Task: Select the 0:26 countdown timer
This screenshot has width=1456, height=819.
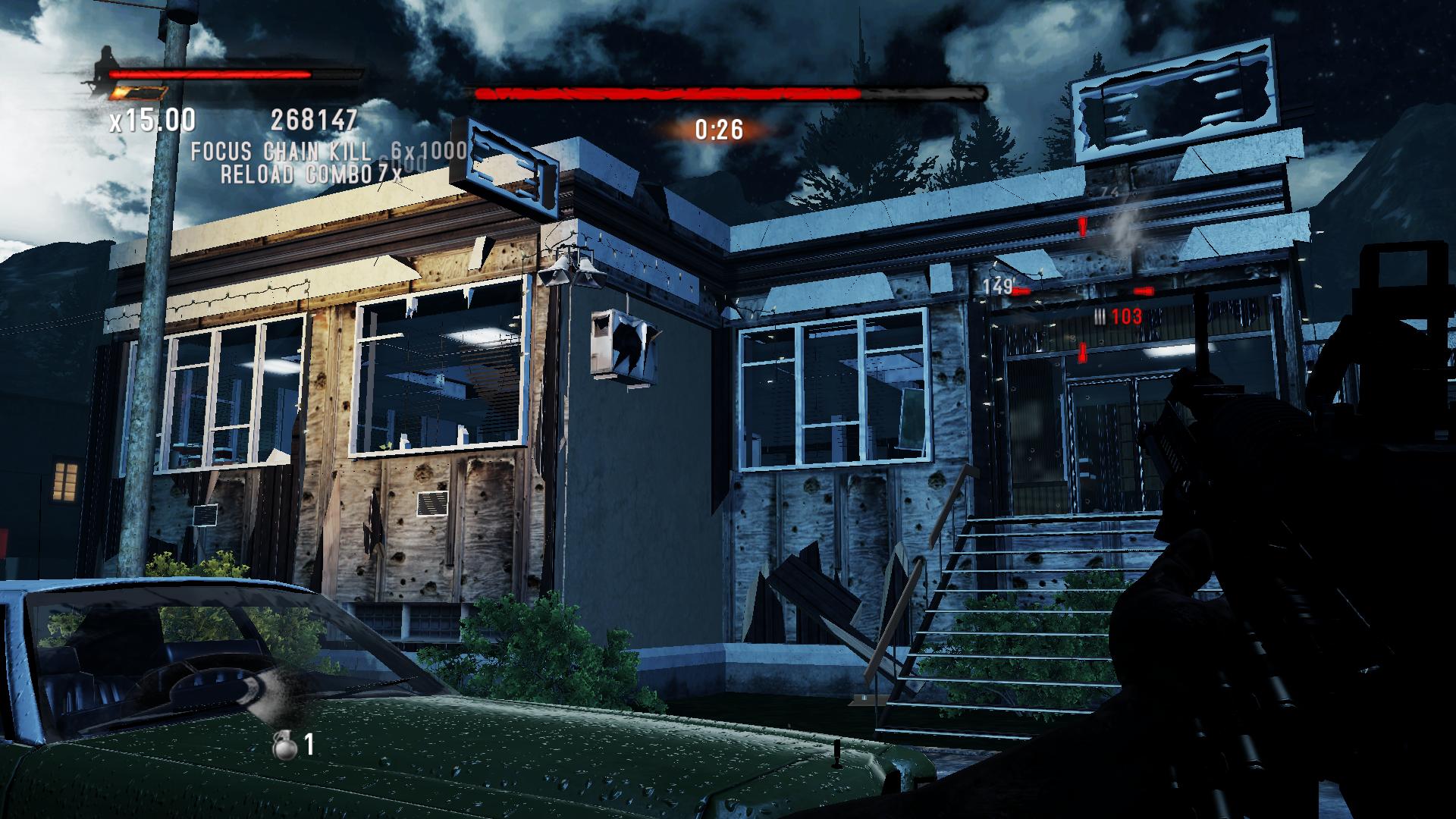Action: click(x=719, y=129)
